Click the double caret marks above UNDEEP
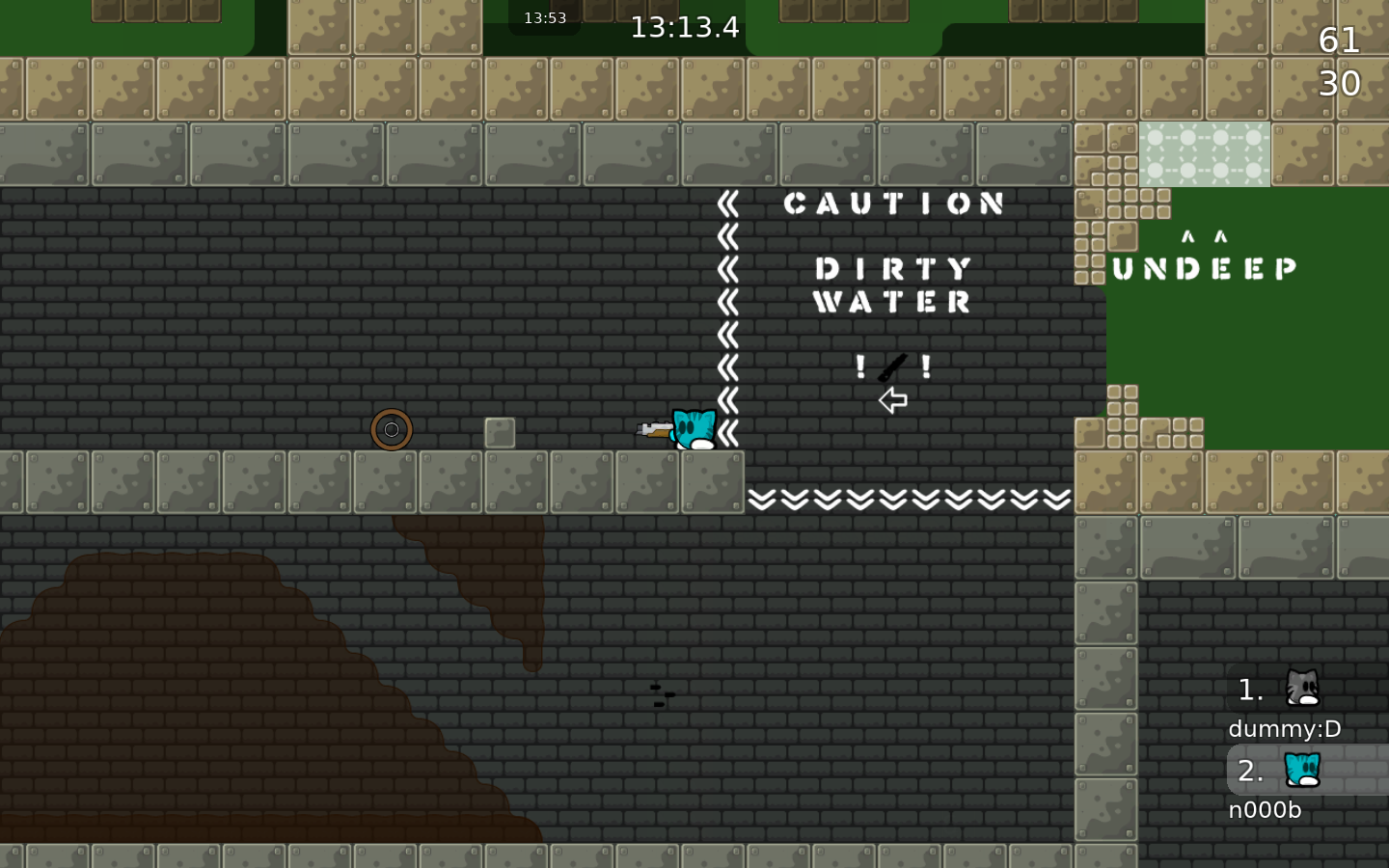 click(x=1202, y=235)
